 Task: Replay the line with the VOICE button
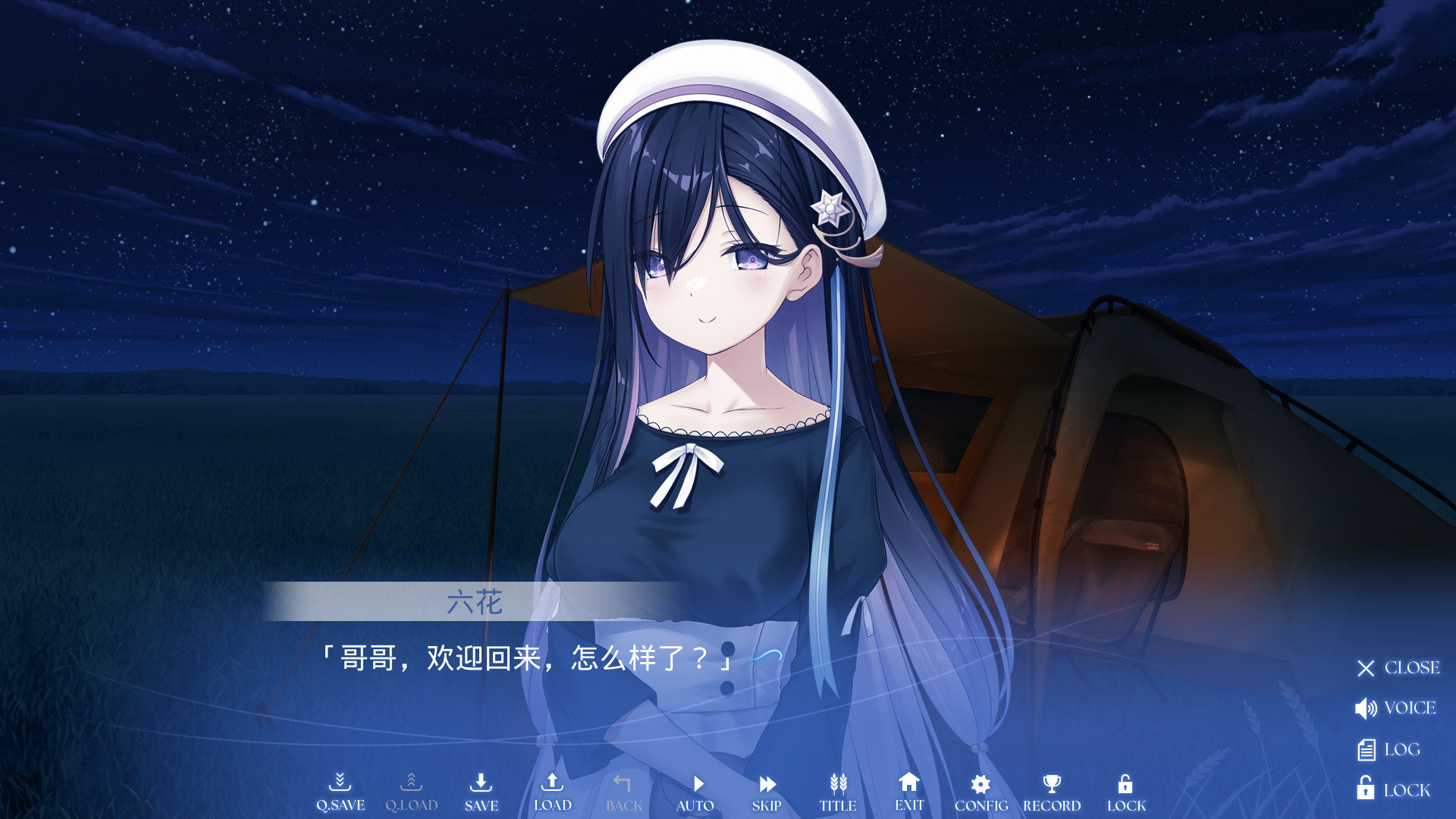pyautogui.click(x=1395, y=708)
